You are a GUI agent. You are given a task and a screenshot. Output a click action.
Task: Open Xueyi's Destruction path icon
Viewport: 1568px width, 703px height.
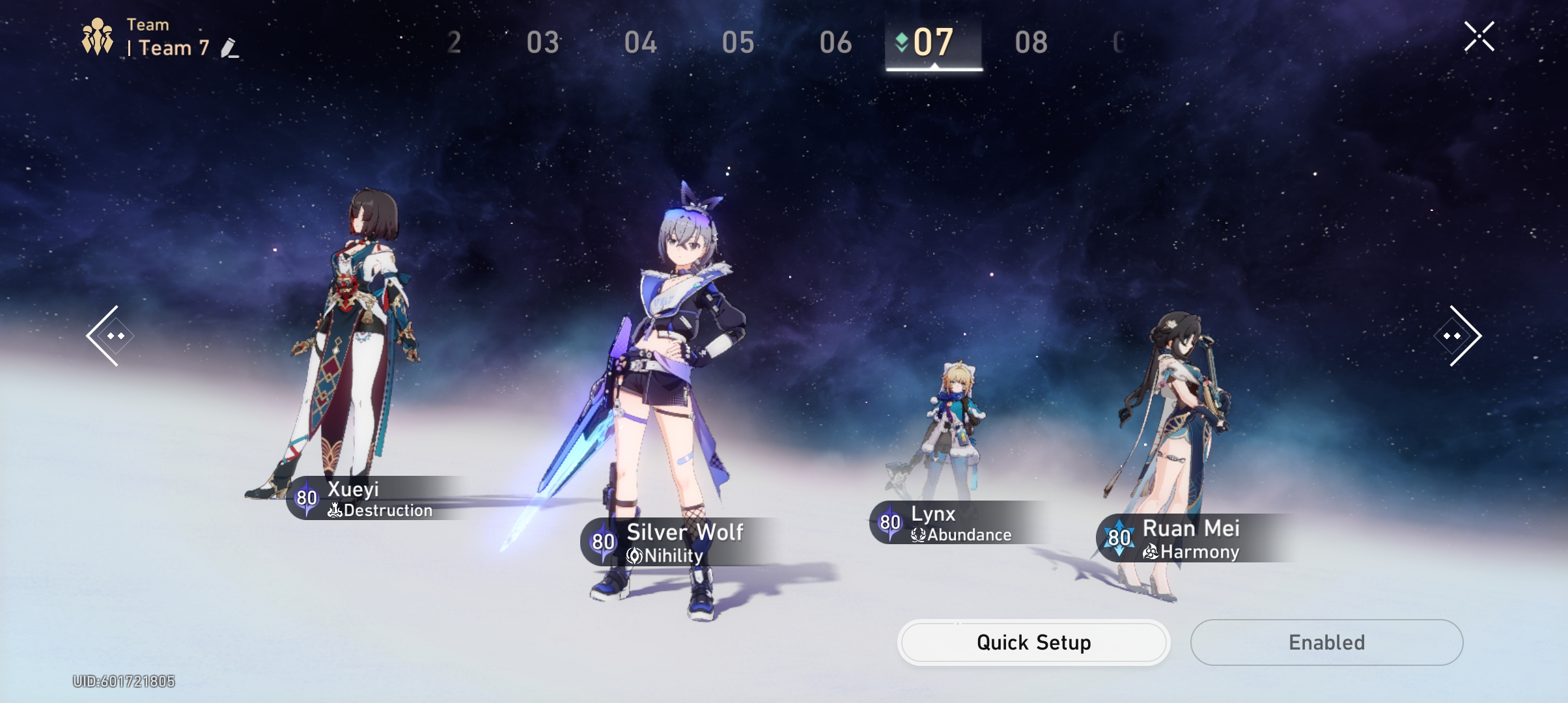(x=335, y=511)
